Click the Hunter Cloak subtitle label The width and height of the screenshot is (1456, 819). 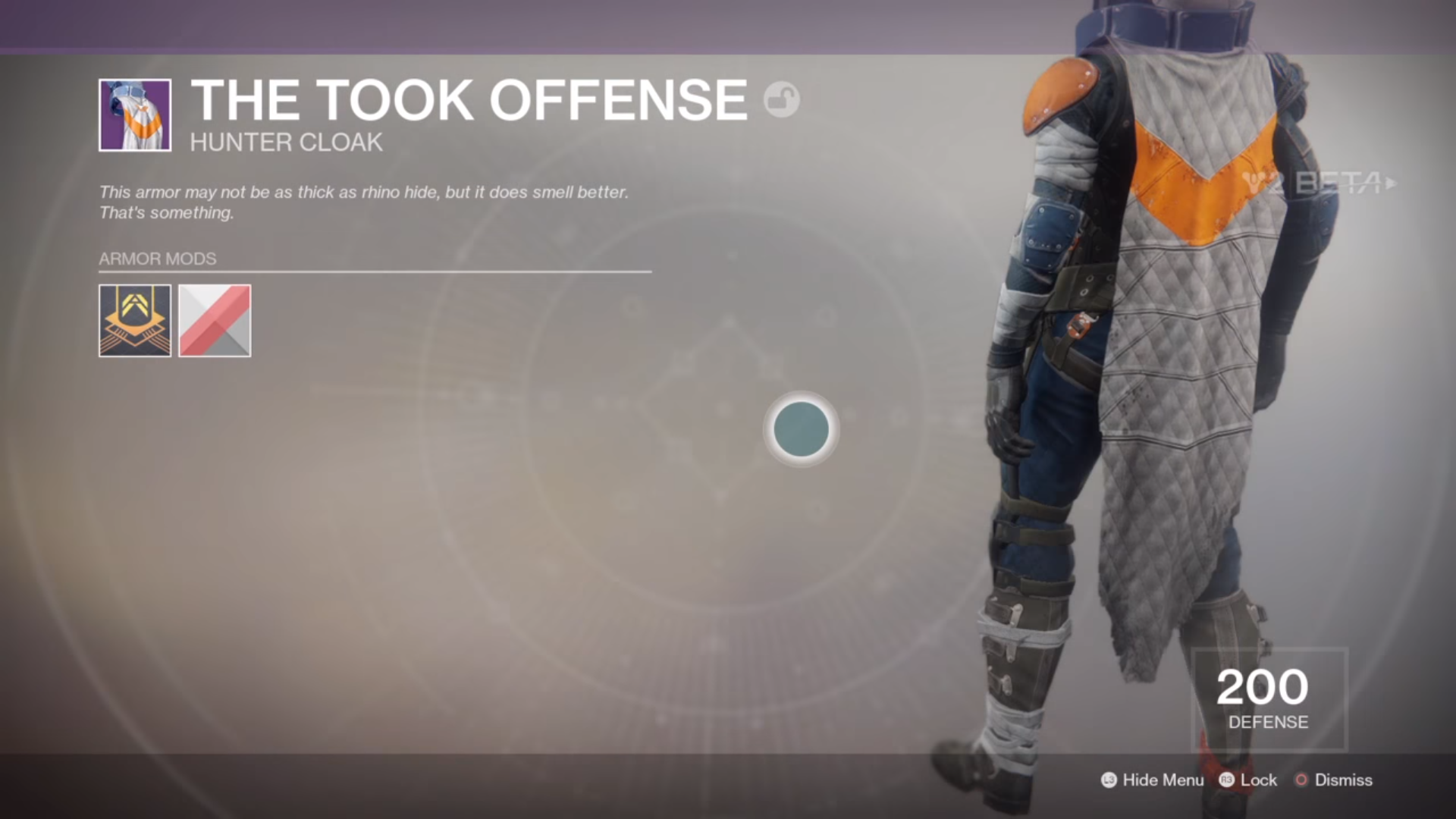tap(286, 142)
